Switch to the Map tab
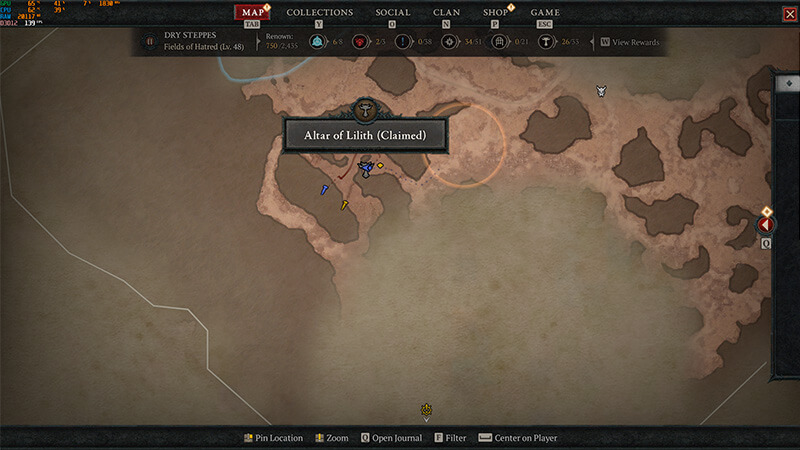This screenshot has height=450, width=800. [x=253, y=13]
